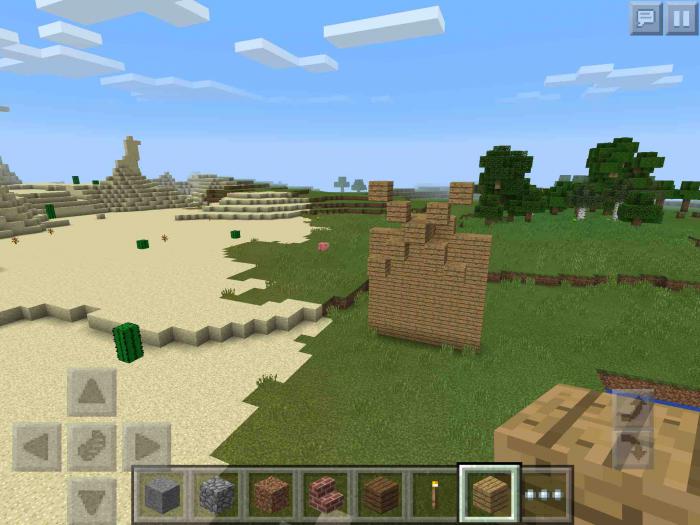
Task: Open the chat window
Action: (x=646, y=19)
